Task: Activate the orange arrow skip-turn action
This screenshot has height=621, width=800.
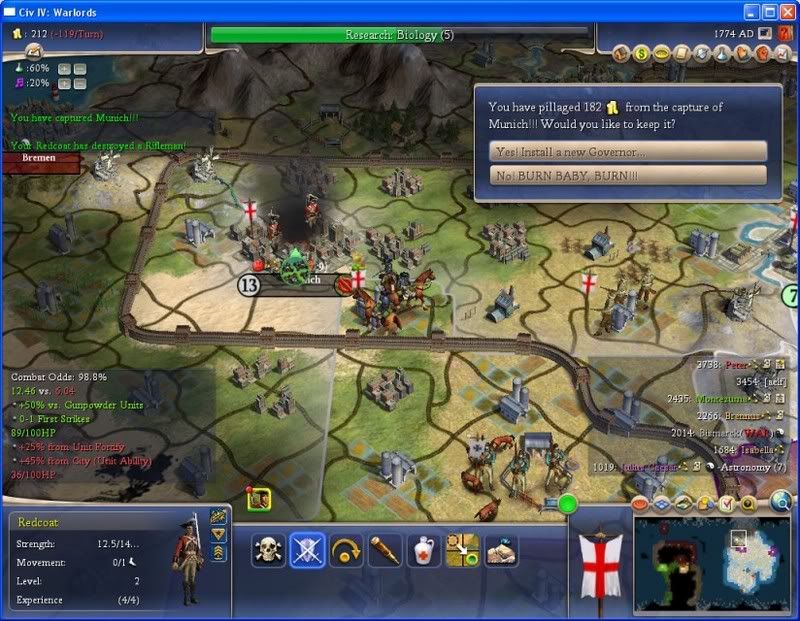Action: tap(346, 550)
